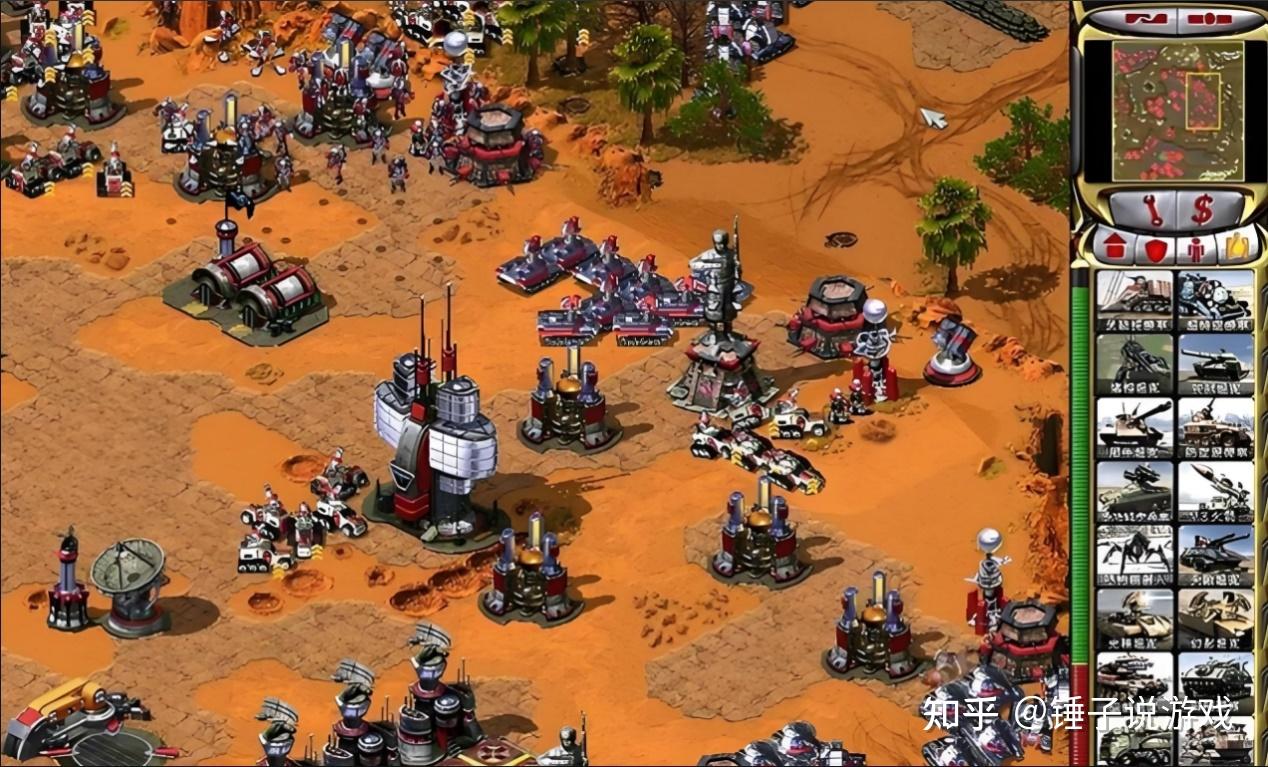Activate the wrench repair button
This screenshot has height=767, width=1268.
click(x=1152, y=209)
